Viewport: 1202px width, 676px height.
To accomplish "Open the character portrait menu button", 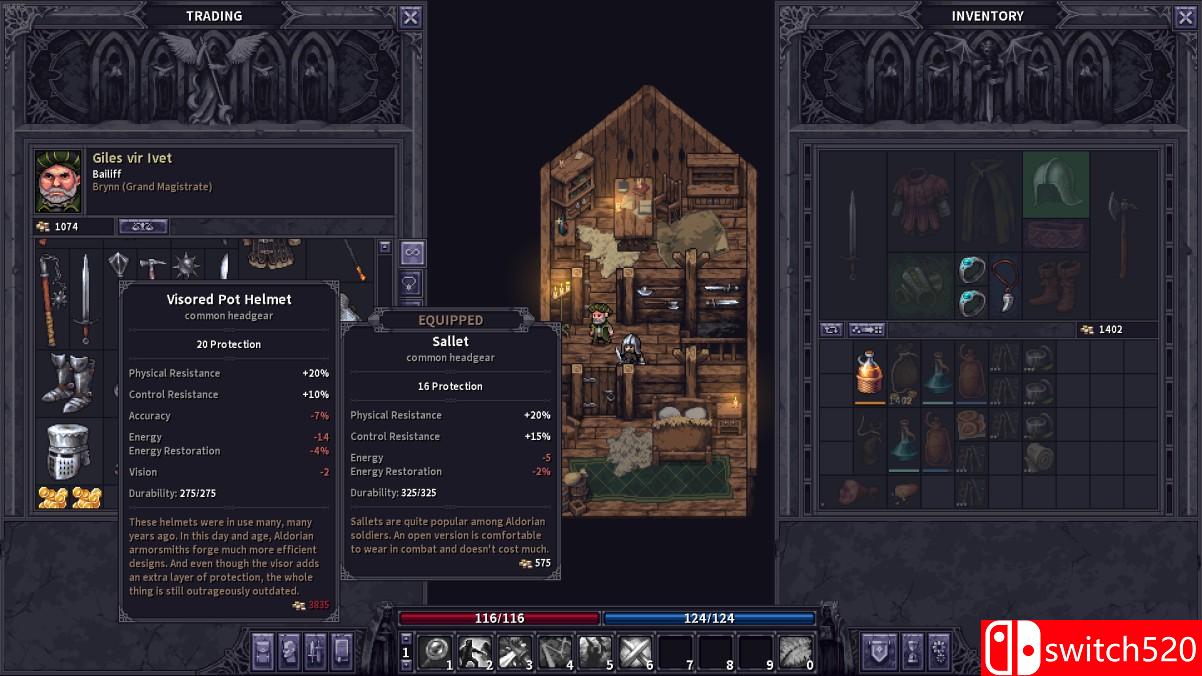I will pyautogui.click(x=289, y=651).
